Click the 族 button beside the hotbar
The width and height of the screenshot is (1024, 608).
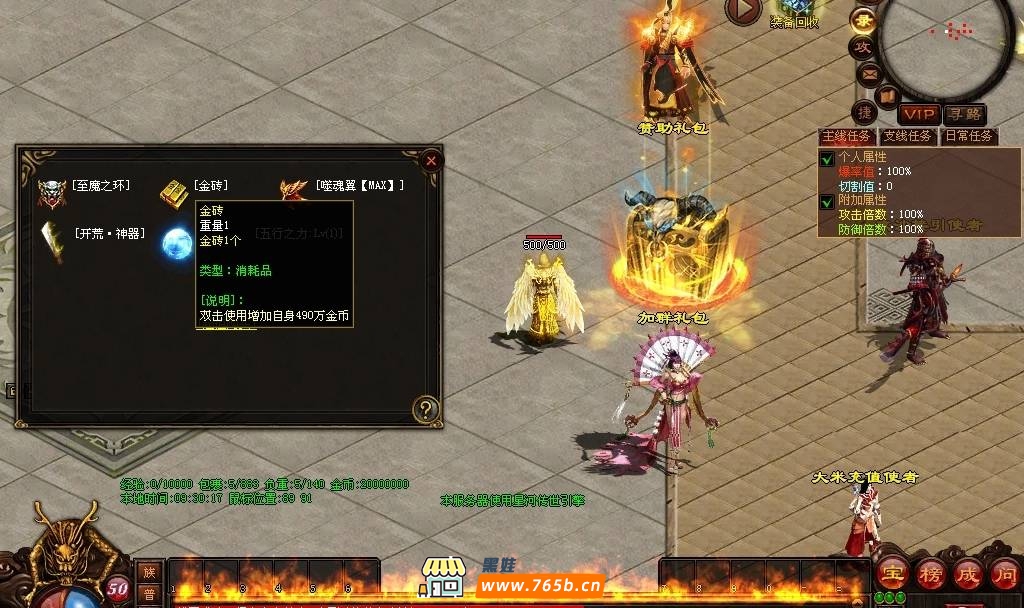[148, 572]
